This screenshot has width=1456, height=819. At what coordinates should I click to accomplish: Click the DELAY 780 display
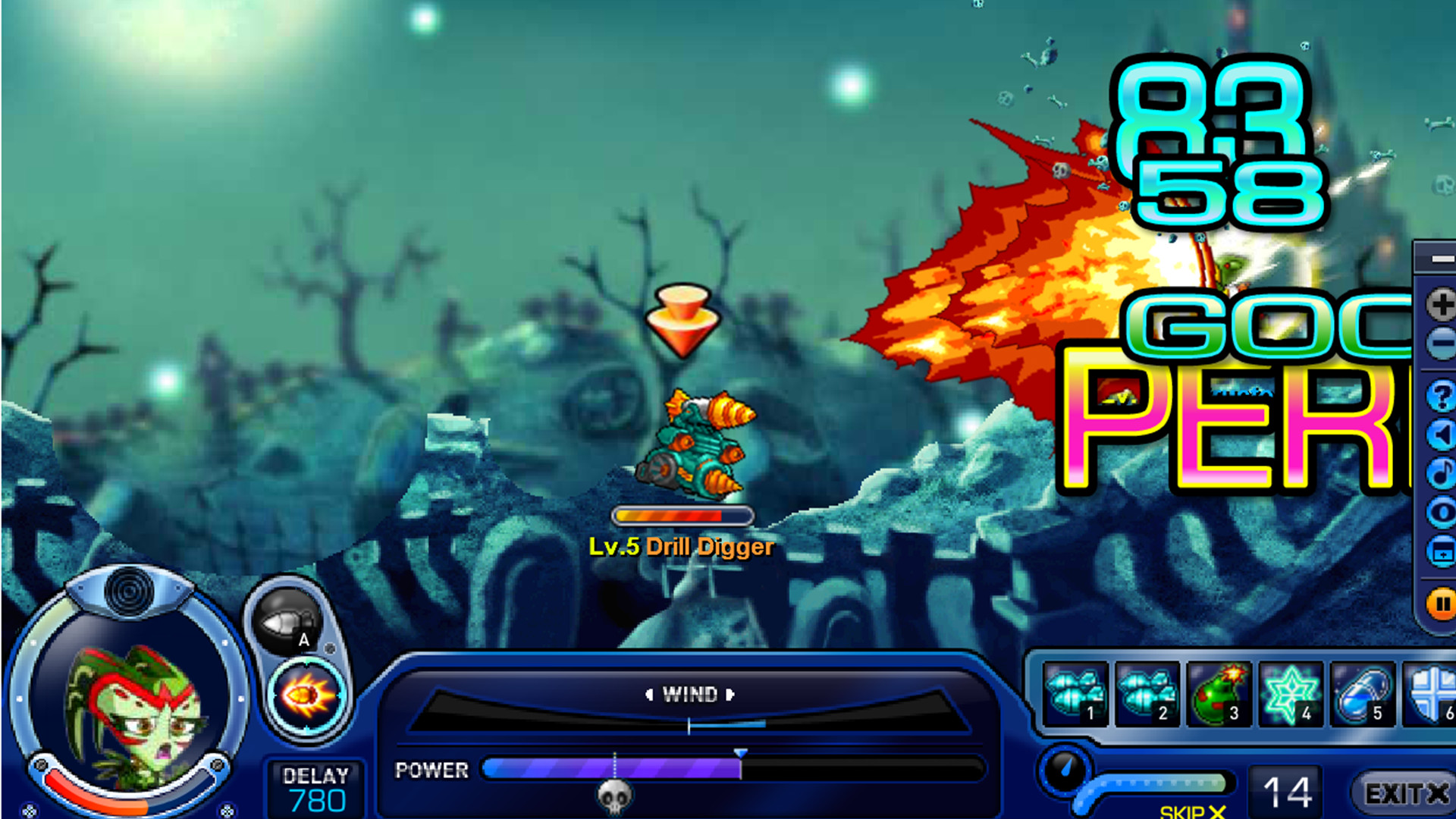coord(318,789)
